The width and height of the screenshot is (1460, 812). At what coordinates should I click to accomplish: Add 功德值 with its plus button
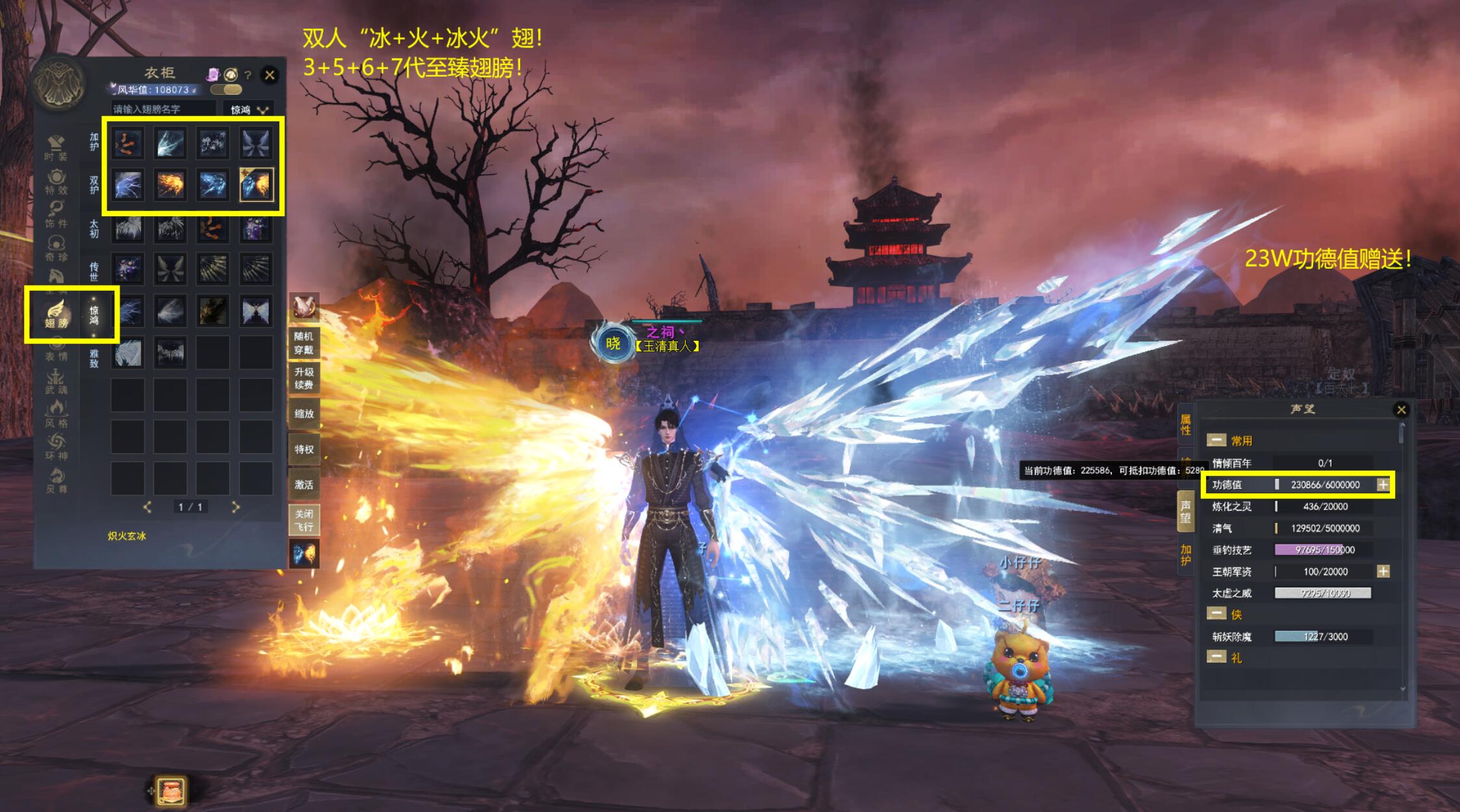pos(1383,485)
